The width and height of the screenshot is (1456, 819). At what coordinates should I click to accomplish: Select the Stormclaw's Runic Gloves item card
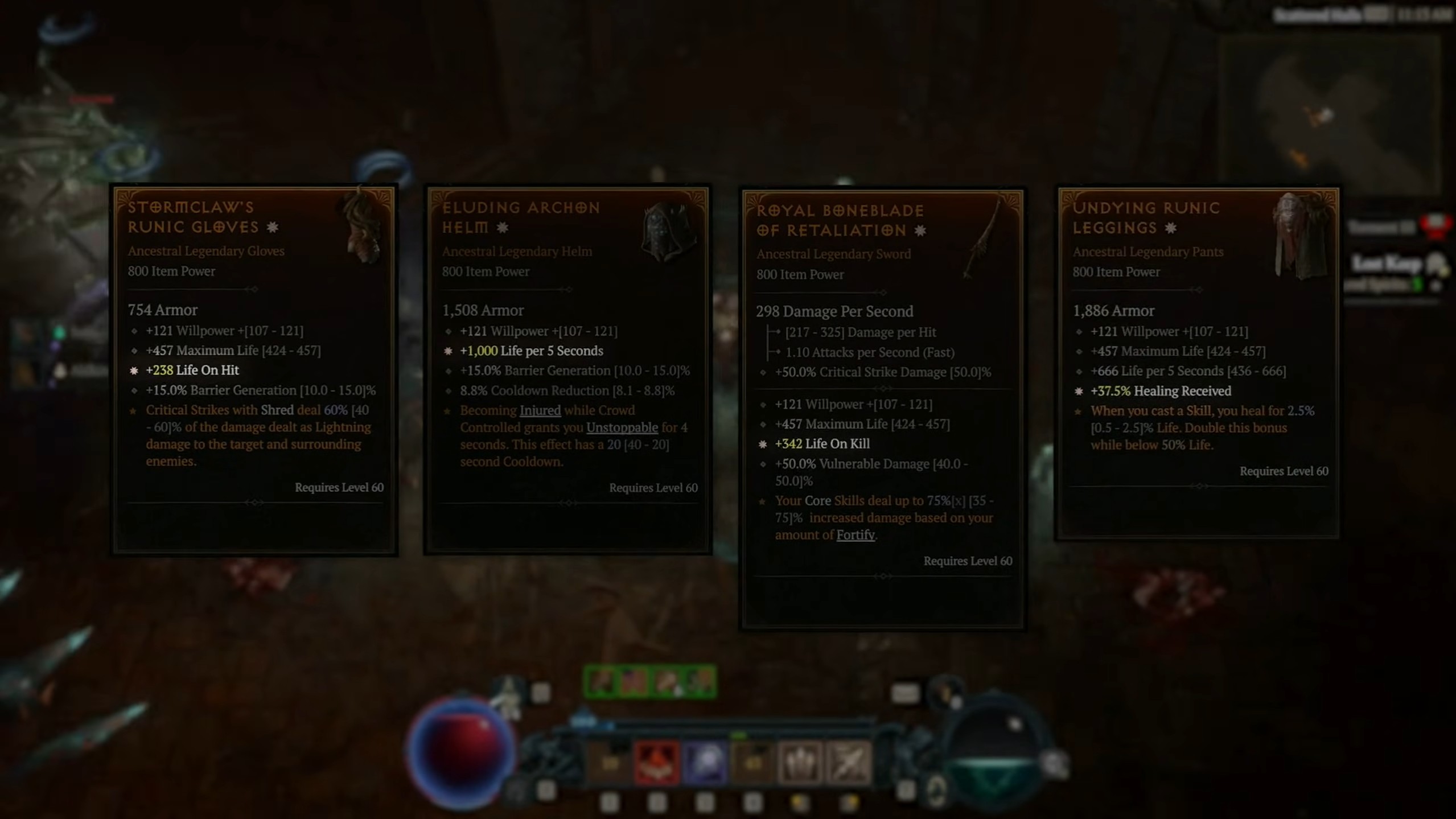point(254,370)
